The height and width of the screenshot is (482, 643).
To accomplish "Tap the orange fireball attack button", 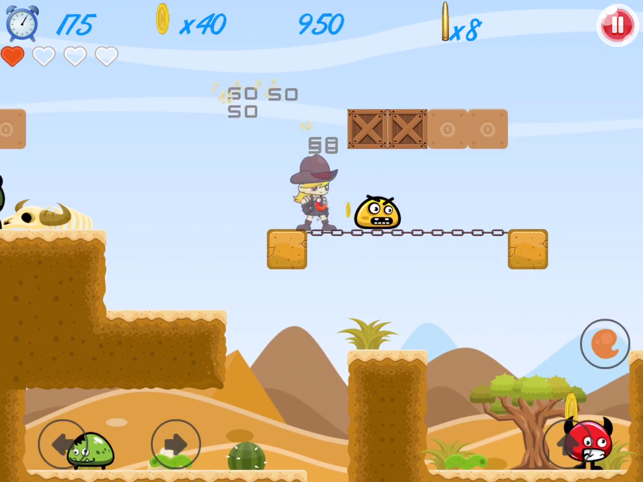I will pyautogui.click(x=604, y=344).
